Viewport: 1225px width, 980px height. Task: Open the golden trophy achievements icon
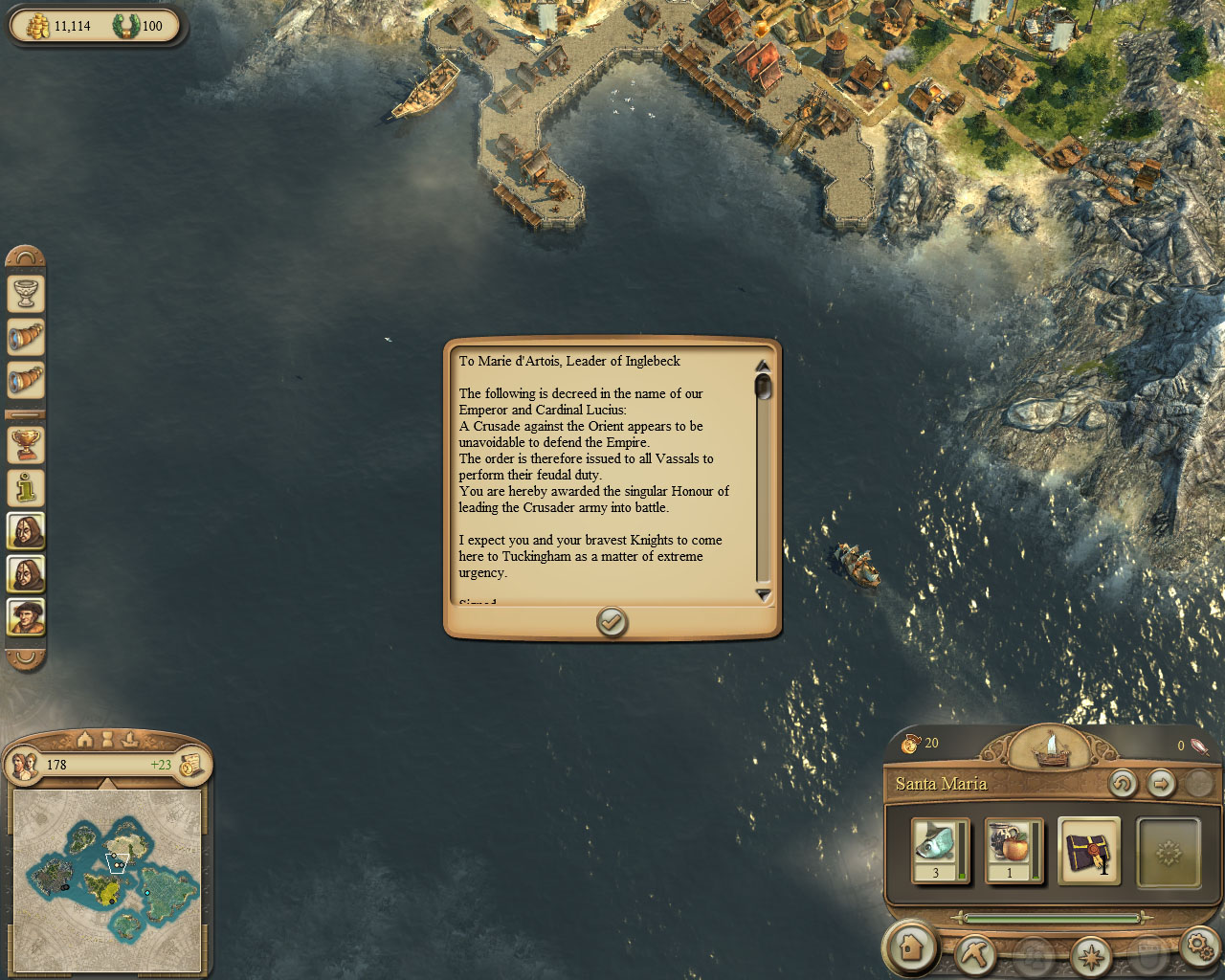point(26,444)
